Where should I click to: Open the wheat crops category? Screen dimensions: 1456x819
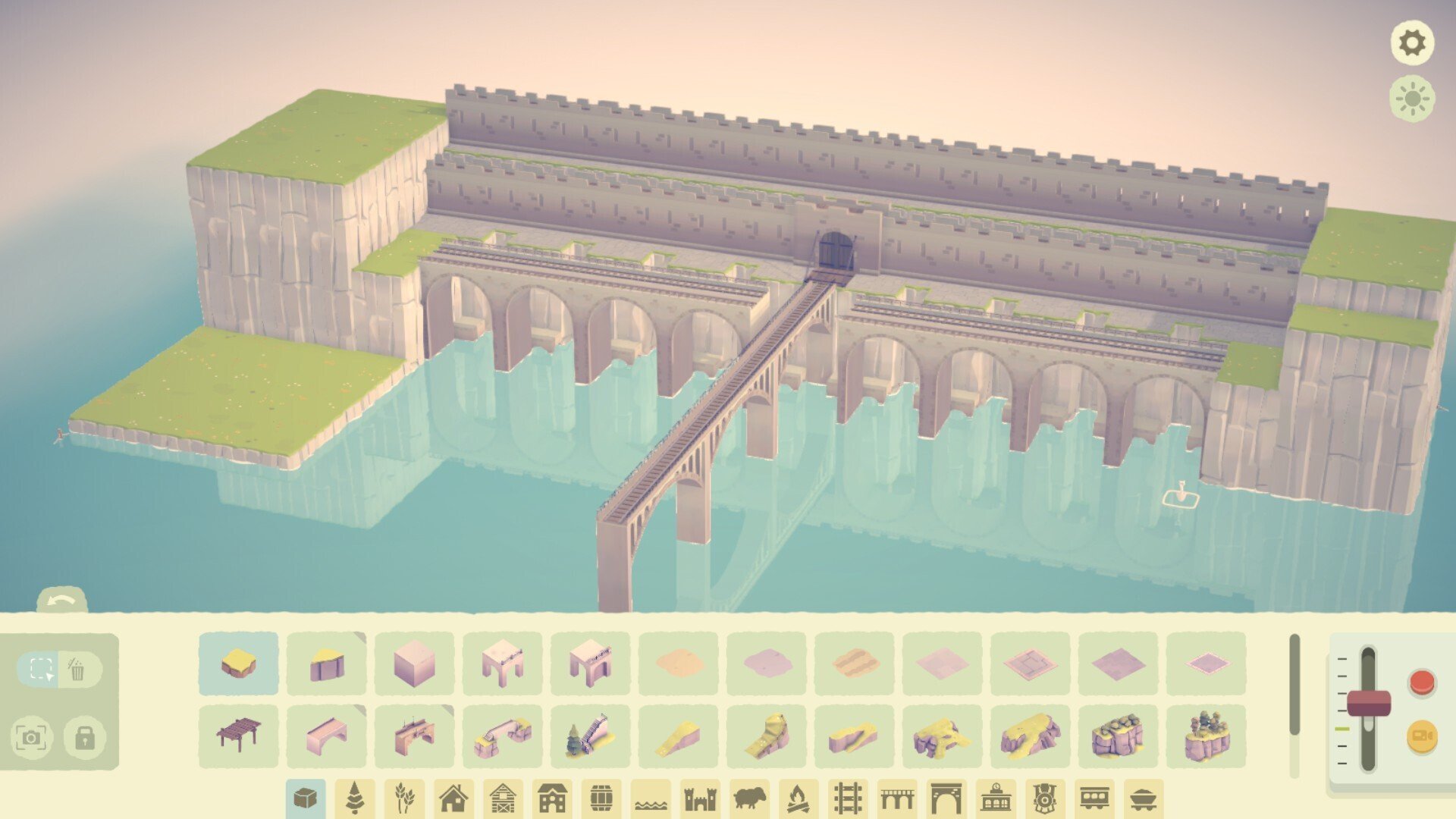[x=406, y=797]
